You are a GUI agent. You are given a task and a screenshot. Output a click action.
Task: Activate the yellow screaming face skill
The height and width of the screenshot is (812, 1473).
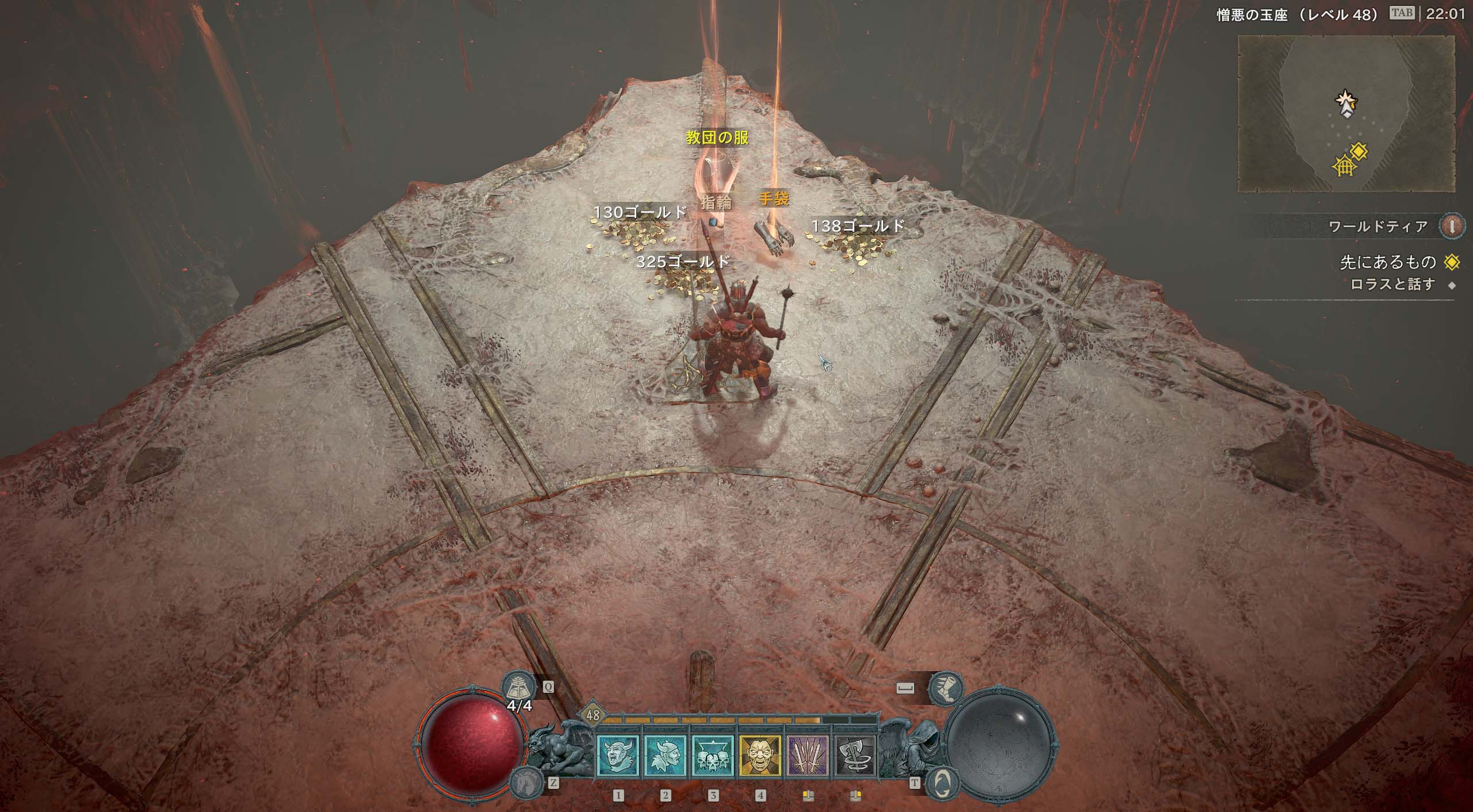pos(760,755)
